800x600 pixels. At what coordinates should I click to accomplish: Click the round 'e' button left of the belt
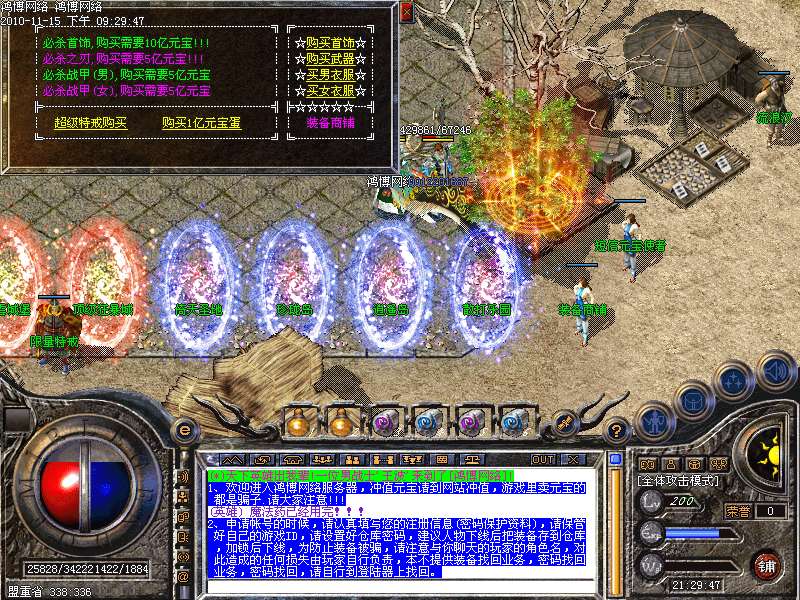[184, 429]
